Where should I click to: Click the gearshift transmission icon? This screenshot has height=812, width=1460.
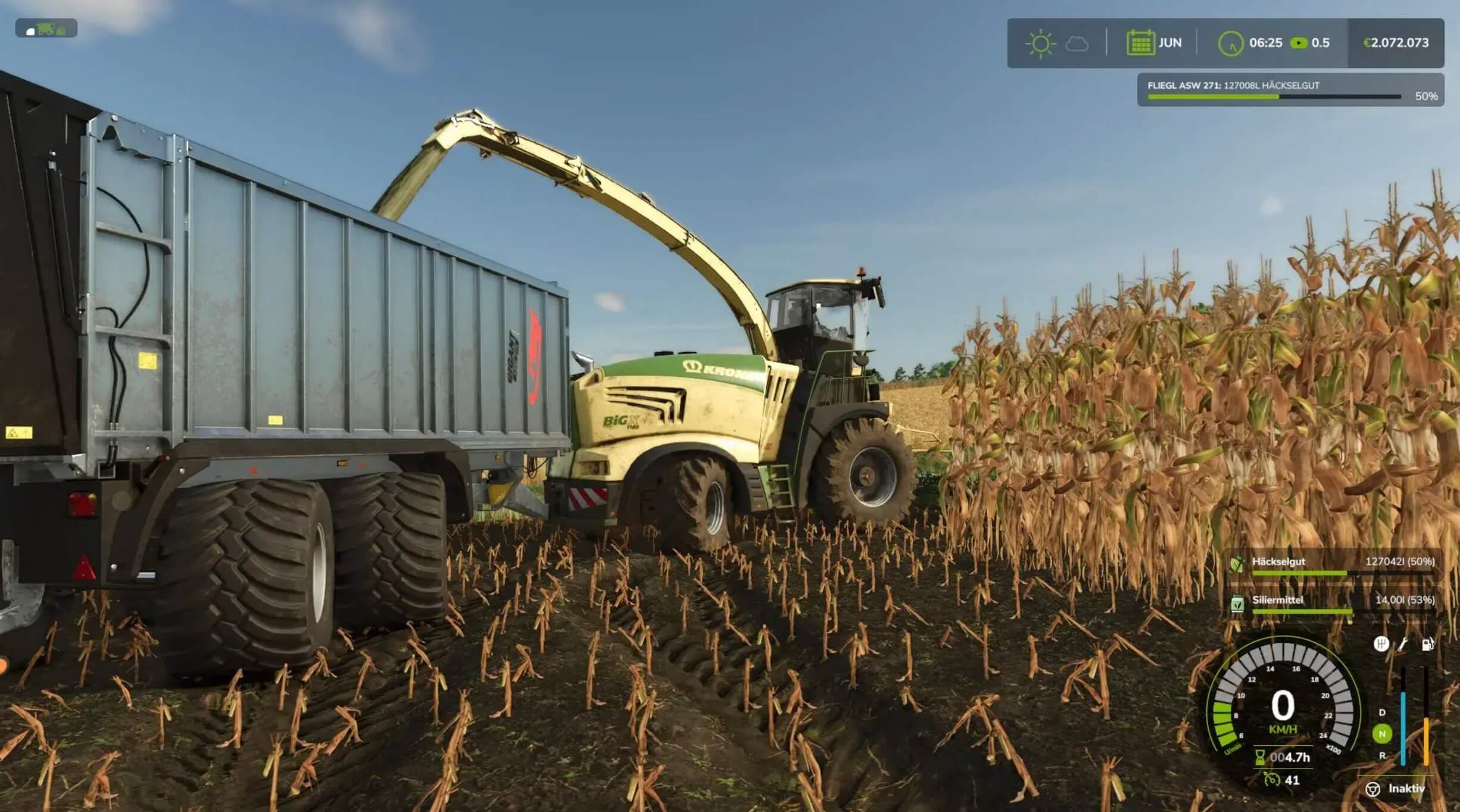click(1381, 644)
